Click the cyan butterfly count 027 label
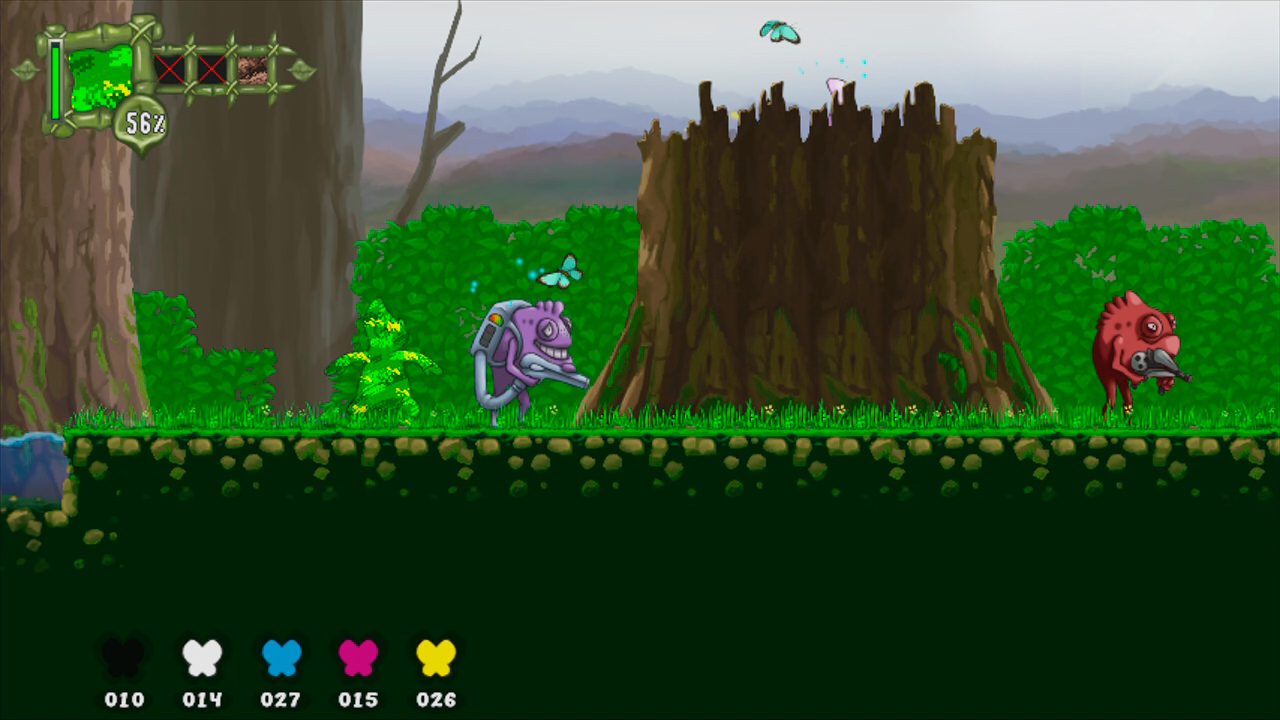1280x720 pixels. [x=280, y=700]
